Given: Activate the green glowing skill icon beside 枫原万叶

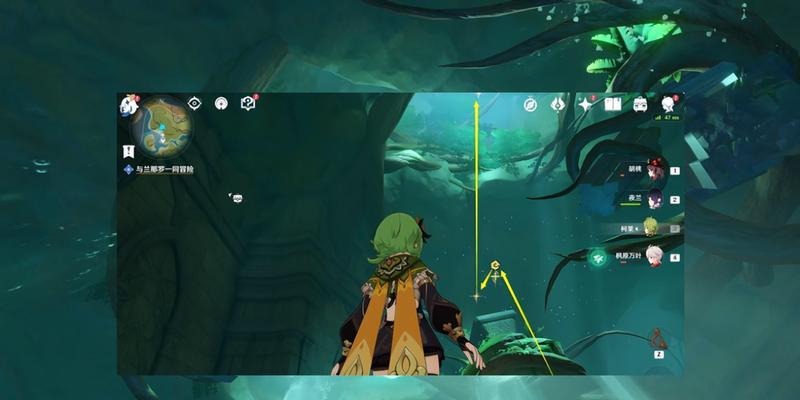Looking at the screenshot, I should coord(598,257).
